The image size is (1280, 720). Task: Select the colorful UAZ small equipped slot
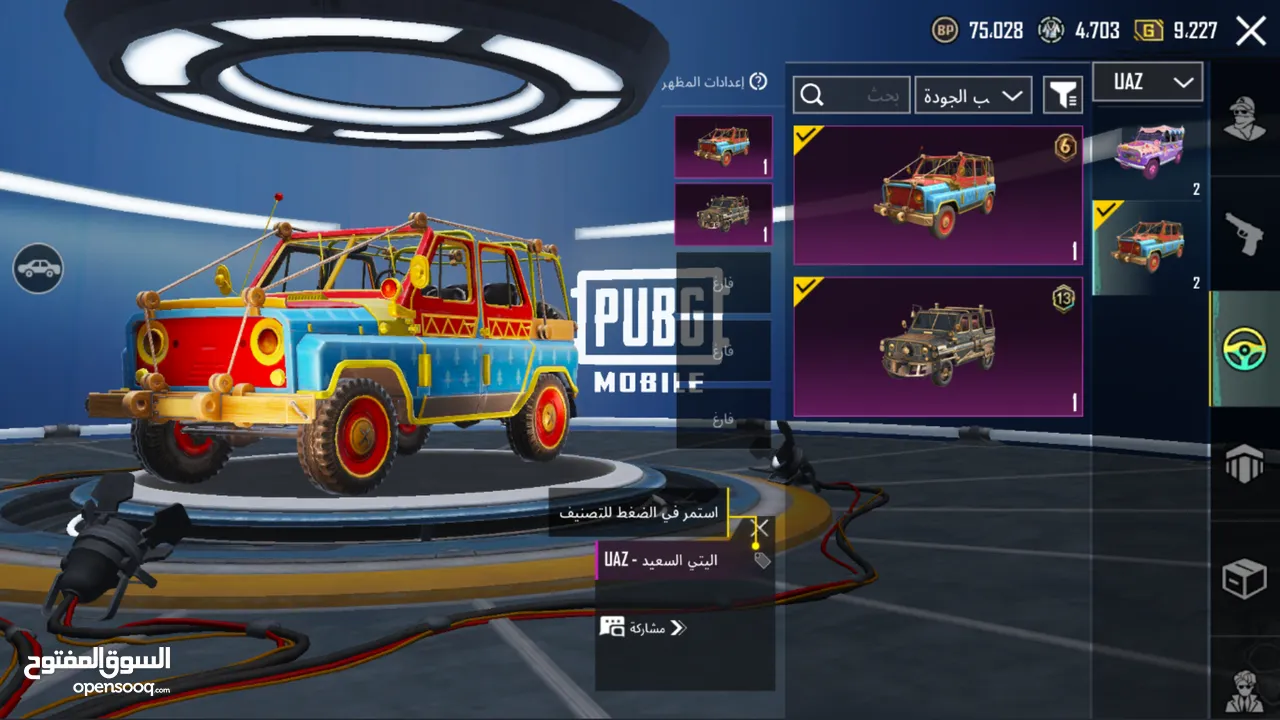pyautogui.click(x=723, y=147)
